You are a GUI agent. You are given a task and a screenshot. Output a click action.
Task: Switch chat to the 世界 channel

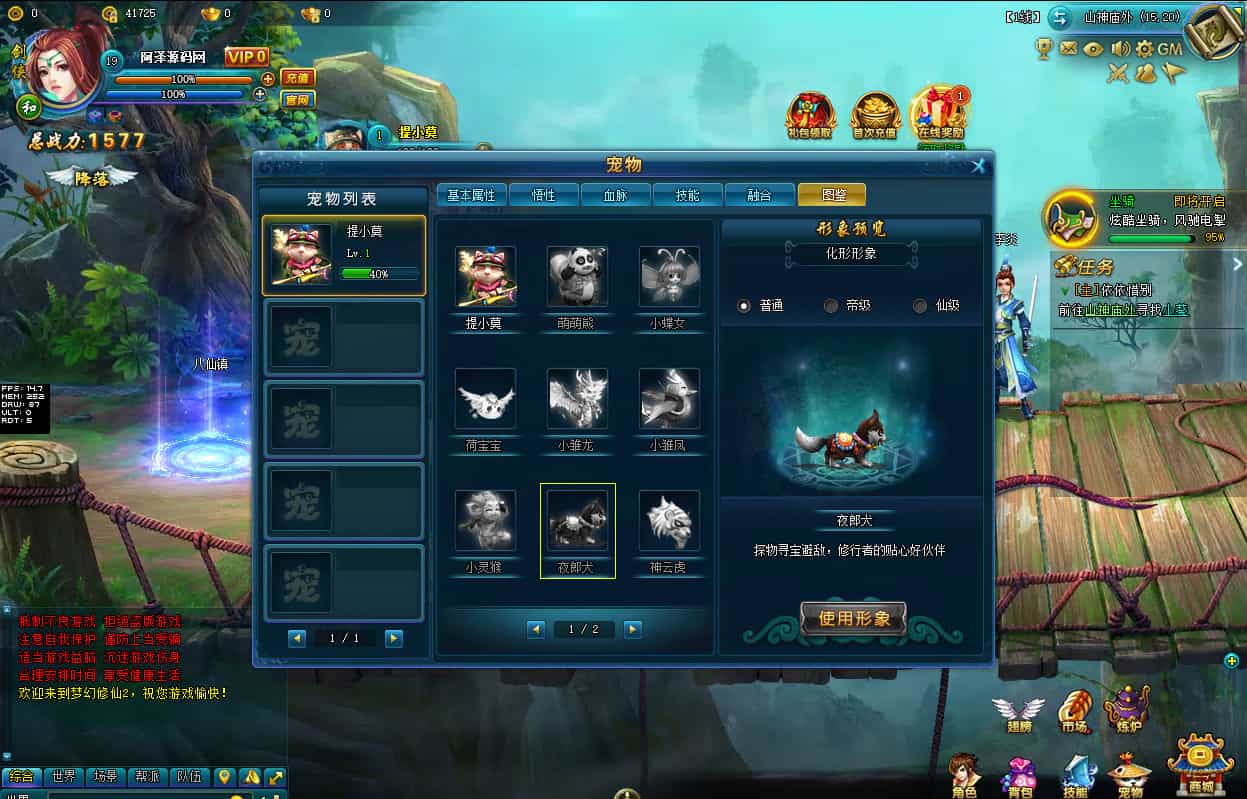[x=64, y=776]
